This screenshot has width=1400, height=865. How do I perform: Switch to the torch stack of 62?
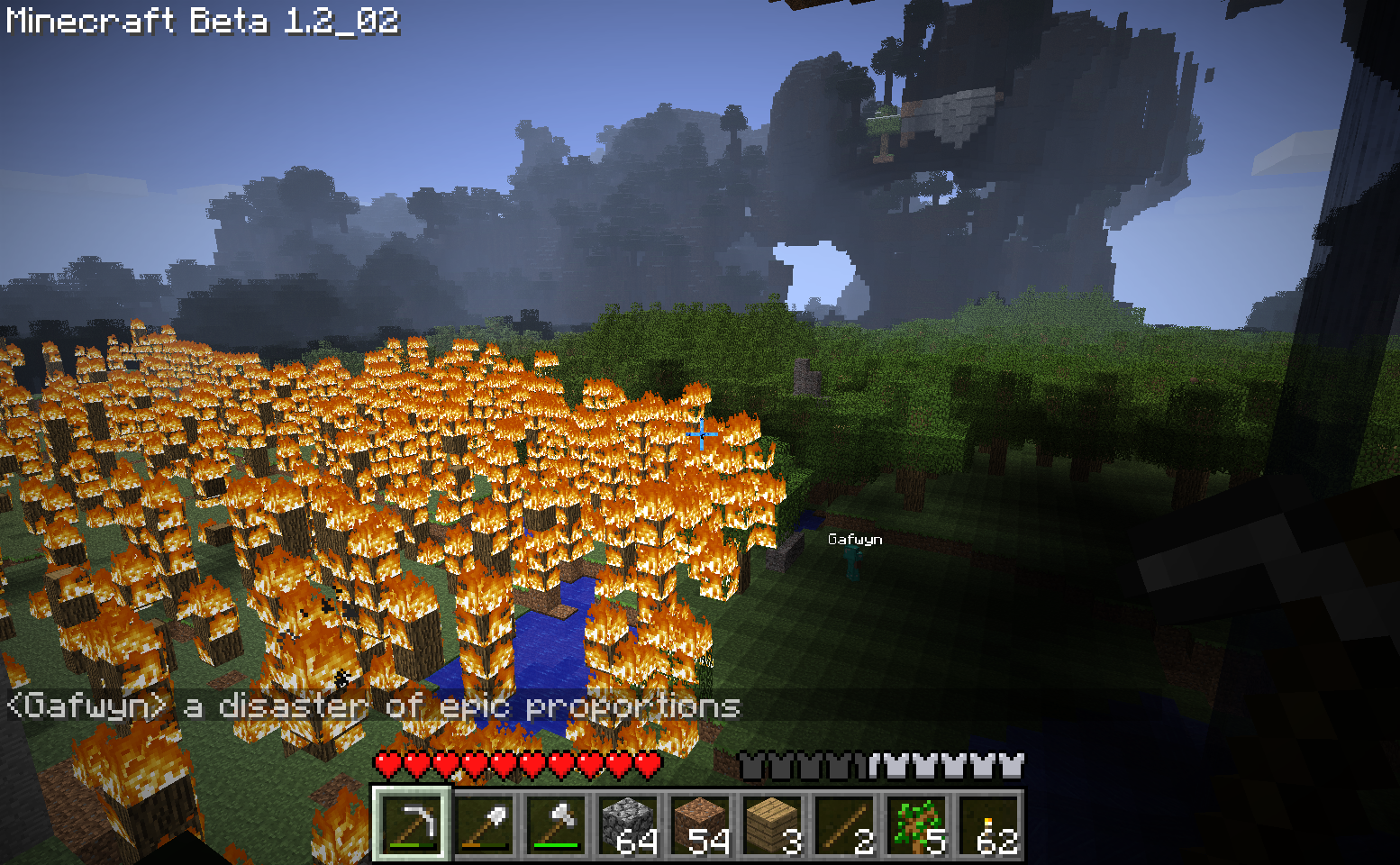988,824
